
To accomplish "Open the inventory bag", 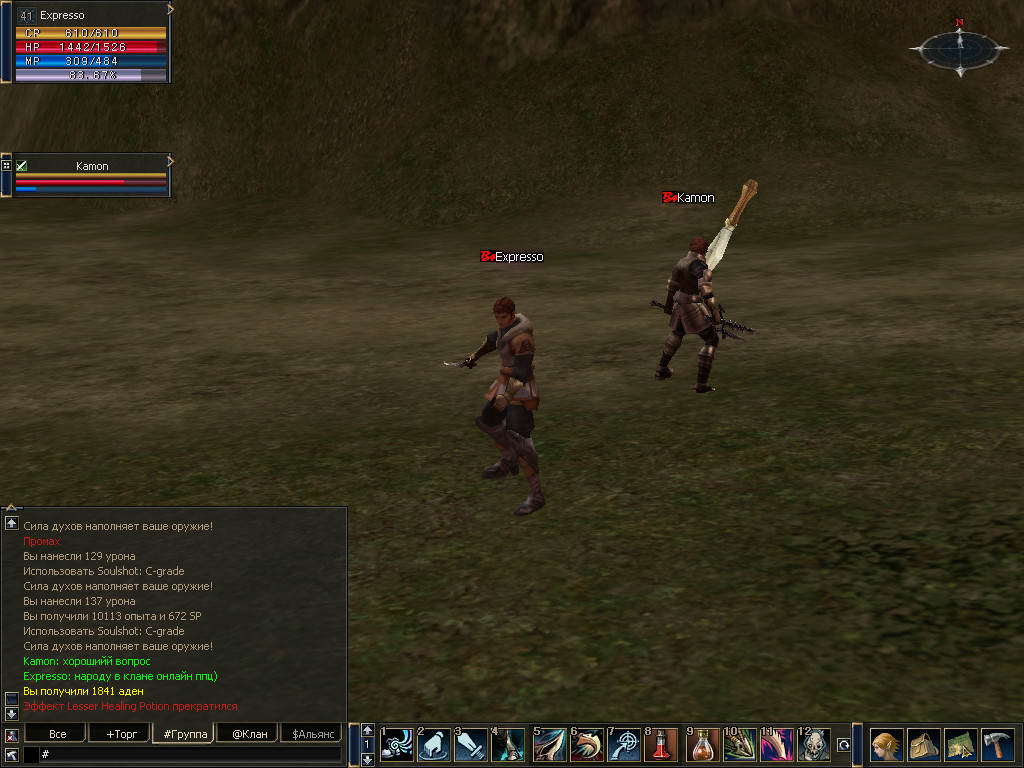I will point(923,745).
